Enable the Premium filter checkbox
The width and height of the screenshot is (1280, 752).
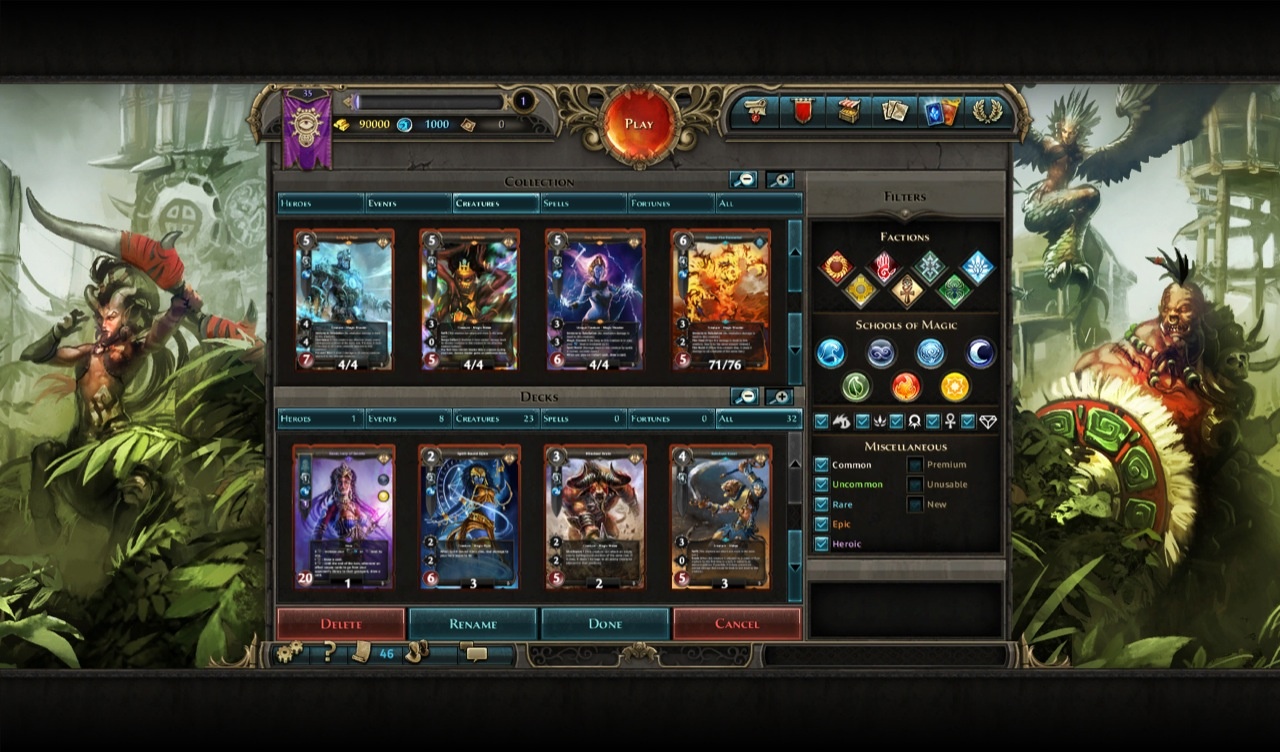pos(913,464)
